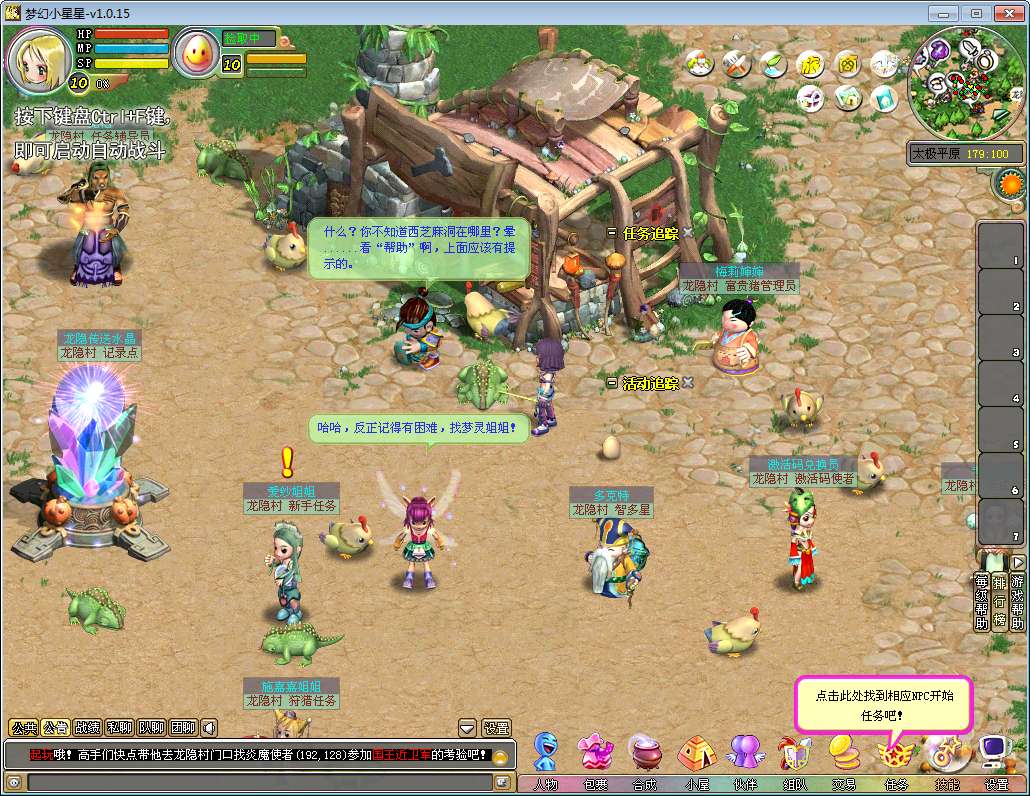This screenshot has height=796, width=1030.
Task: Minimize the game window
Action: pyautogui.click(x=943, y=13)
